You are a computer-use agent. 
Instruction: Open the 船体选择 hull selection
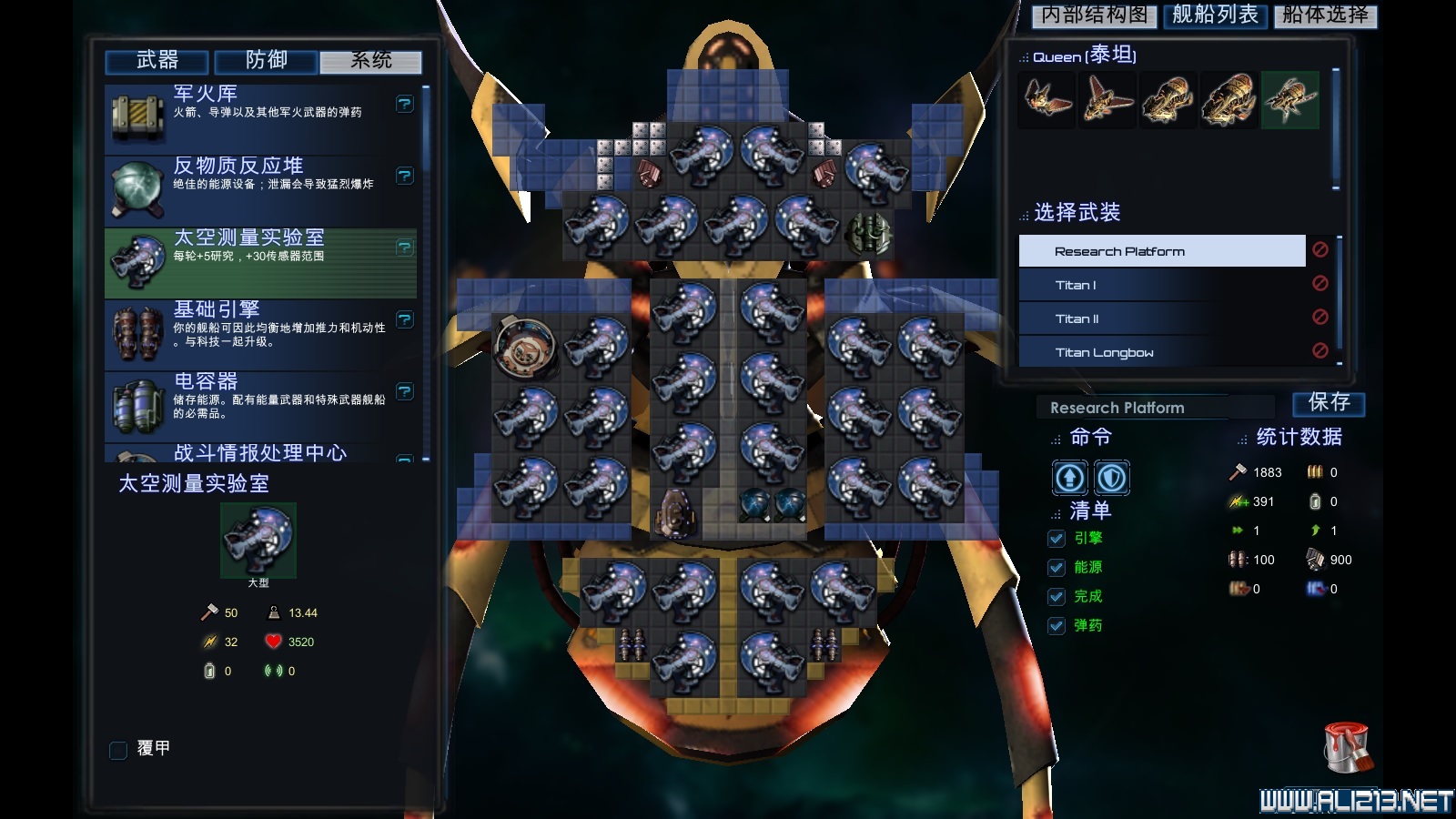click(x=1325, y=15)
